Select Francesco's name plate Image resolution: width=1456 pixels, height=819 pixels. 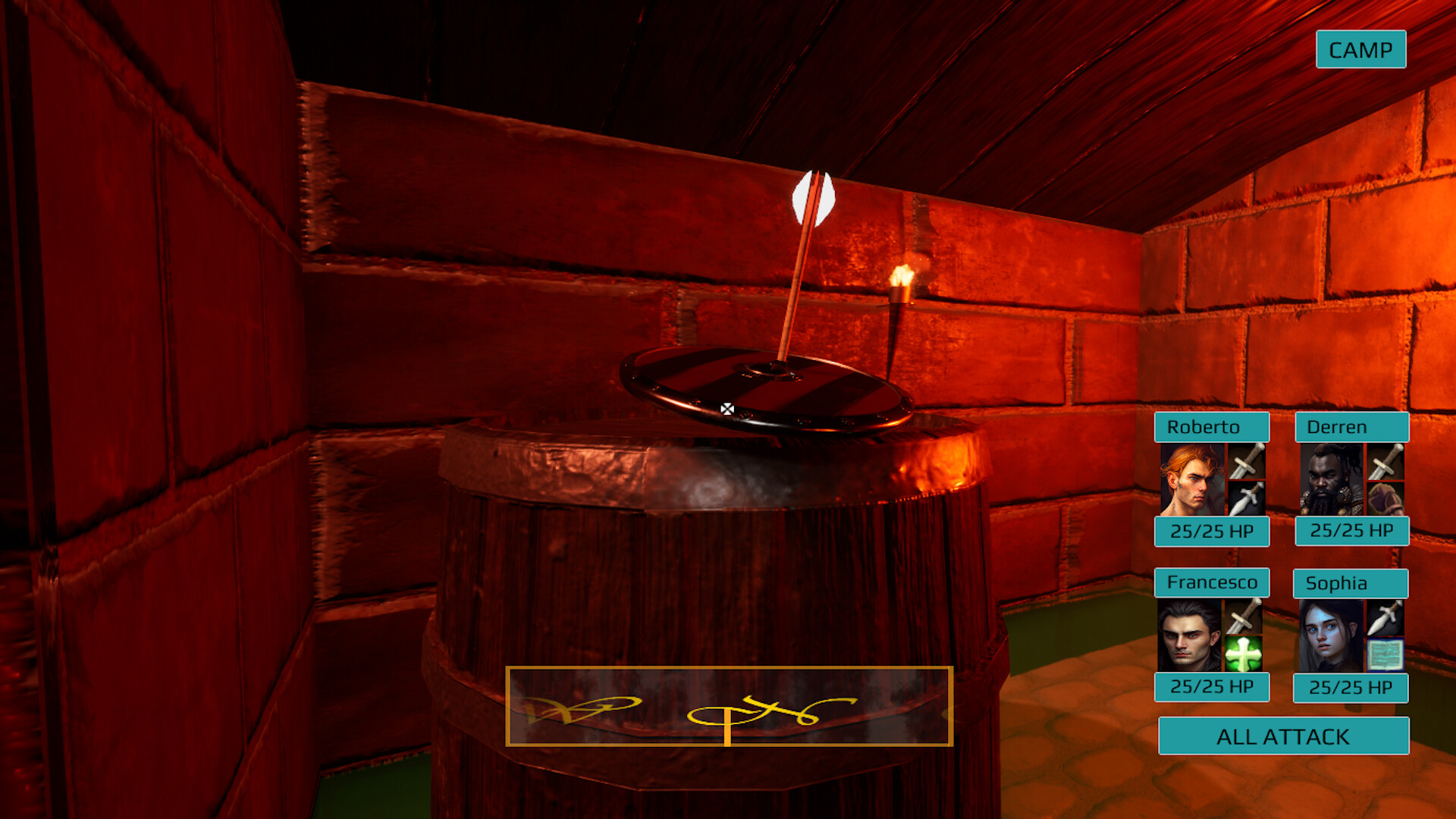[x=1211, y=583]
